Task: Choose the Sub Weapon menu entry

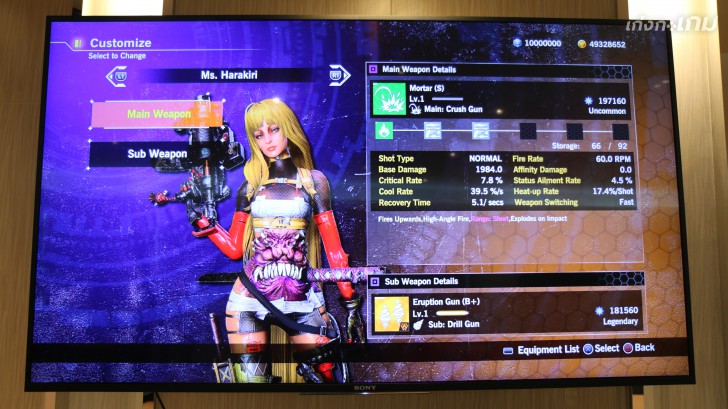Action: pos(157,154)
